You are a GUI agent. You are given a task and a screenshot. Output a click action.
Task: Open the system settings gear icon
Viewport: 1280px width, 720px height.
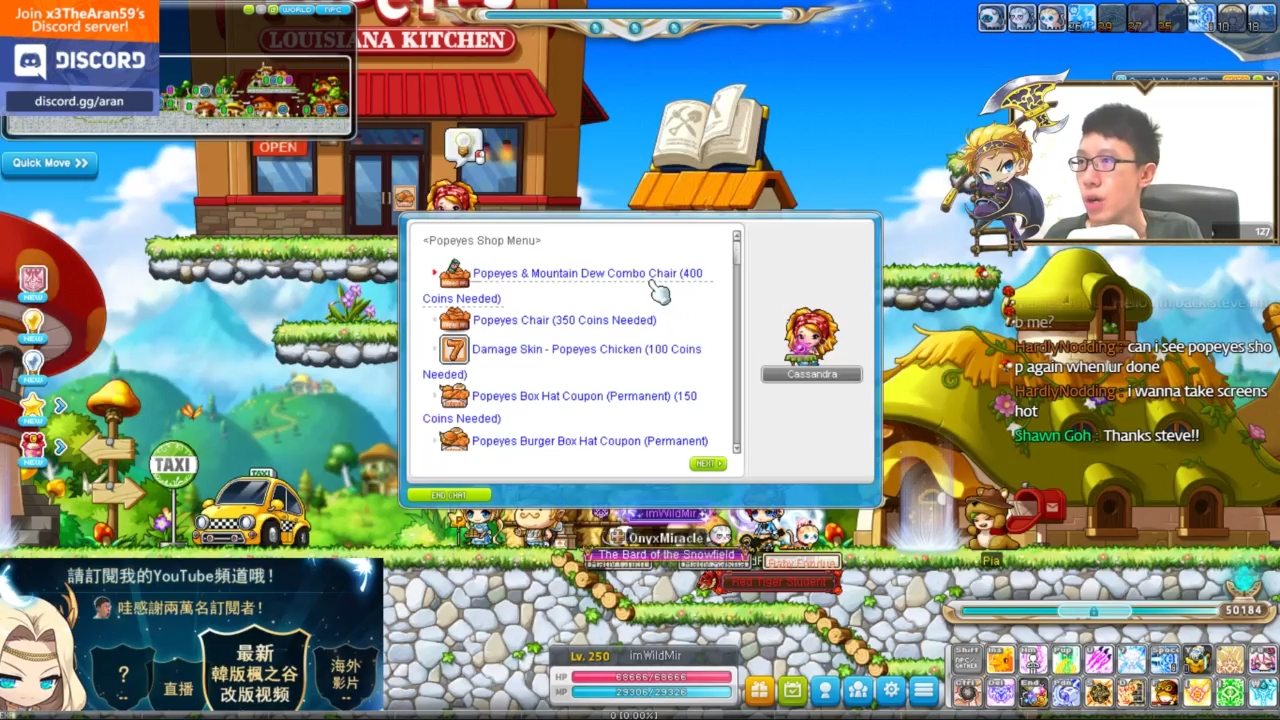(891, 690)
